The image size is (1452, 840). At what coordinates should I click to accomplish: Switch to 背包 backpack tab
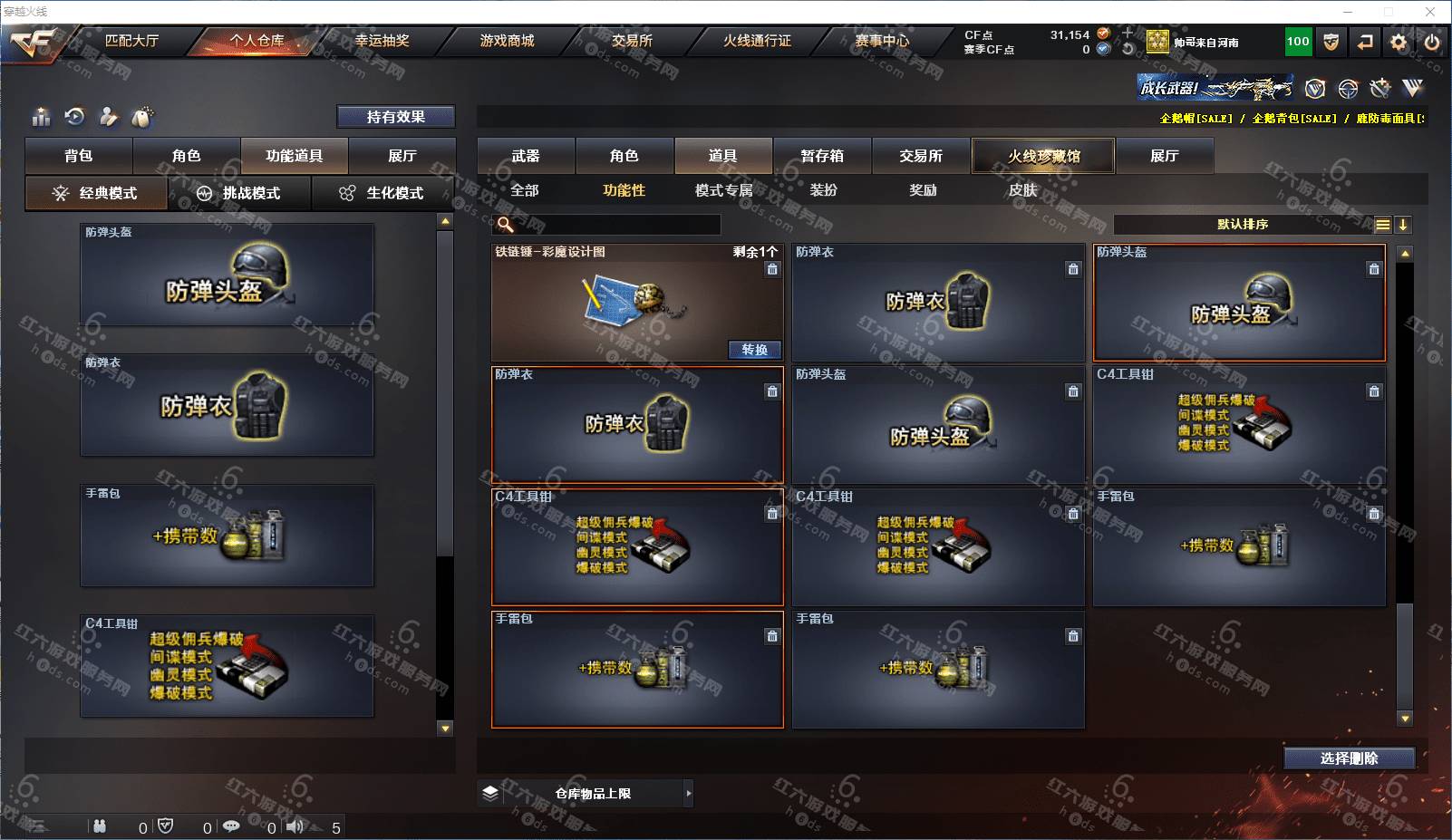(x=79, y=156)
